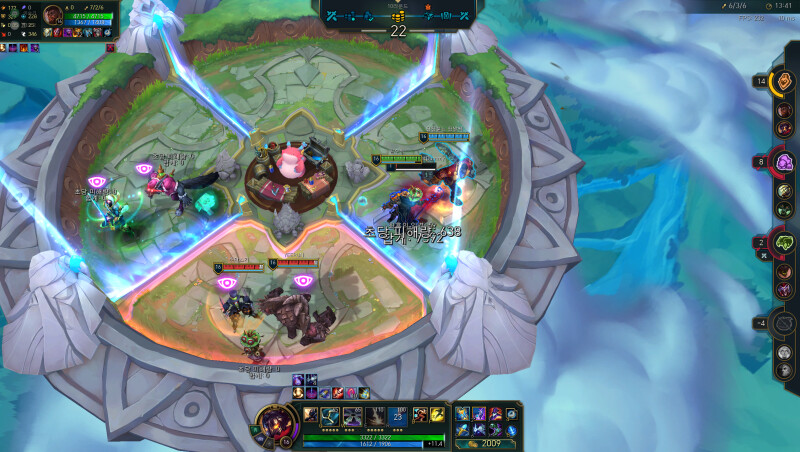
Task: Activate the E ability icon
Action: (x=374, y=414)
